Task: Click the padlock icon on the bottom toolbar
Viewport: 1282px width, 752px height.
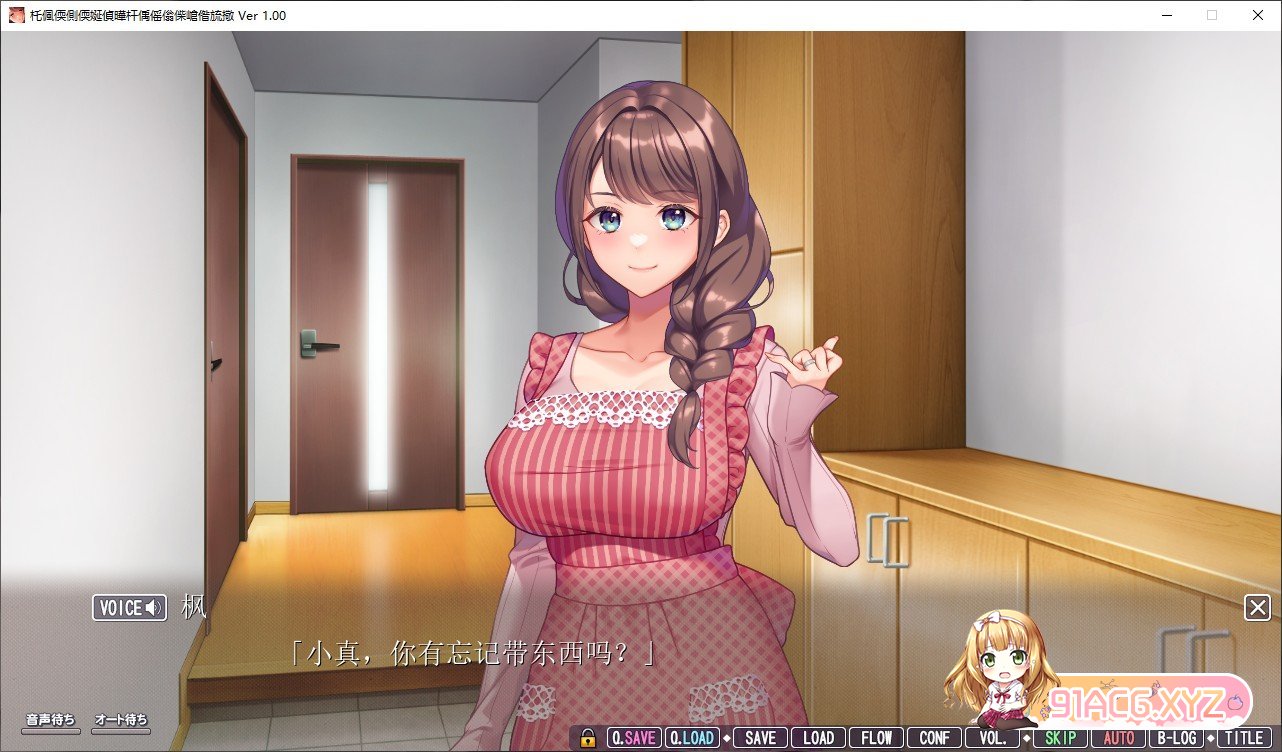Action: tap(587, 738)
